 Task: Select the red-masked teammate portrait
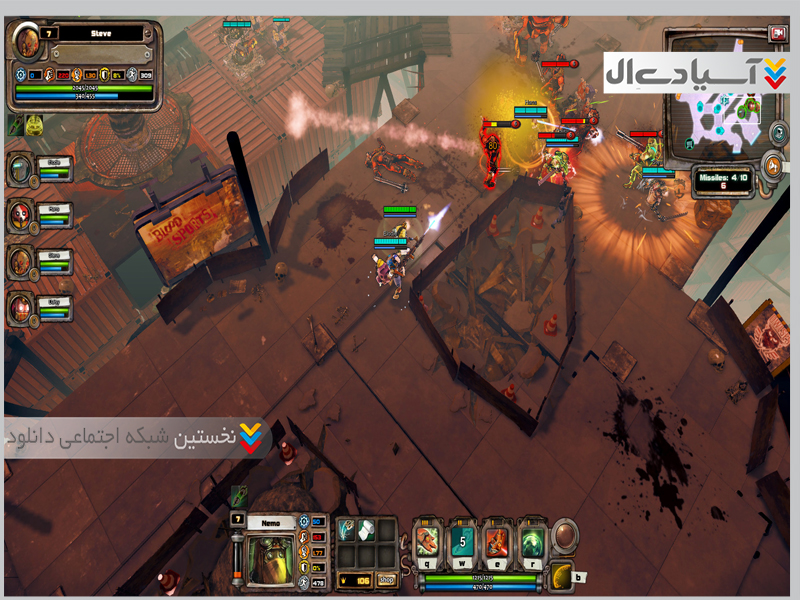(x=20, y=214)
